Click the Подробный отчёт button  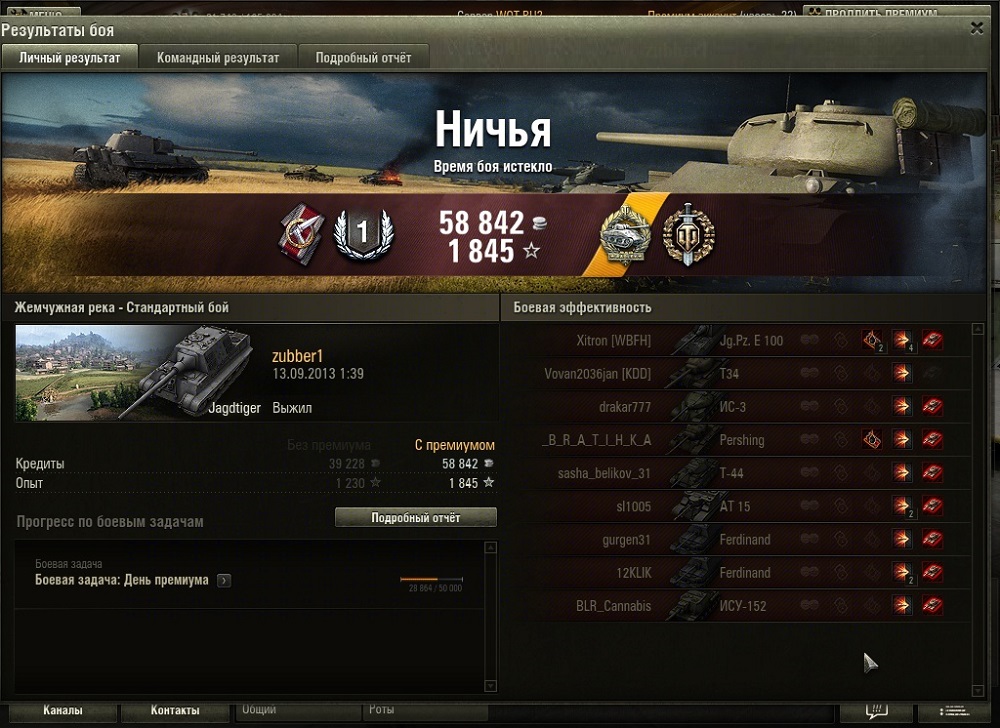[x=415, y=518]
